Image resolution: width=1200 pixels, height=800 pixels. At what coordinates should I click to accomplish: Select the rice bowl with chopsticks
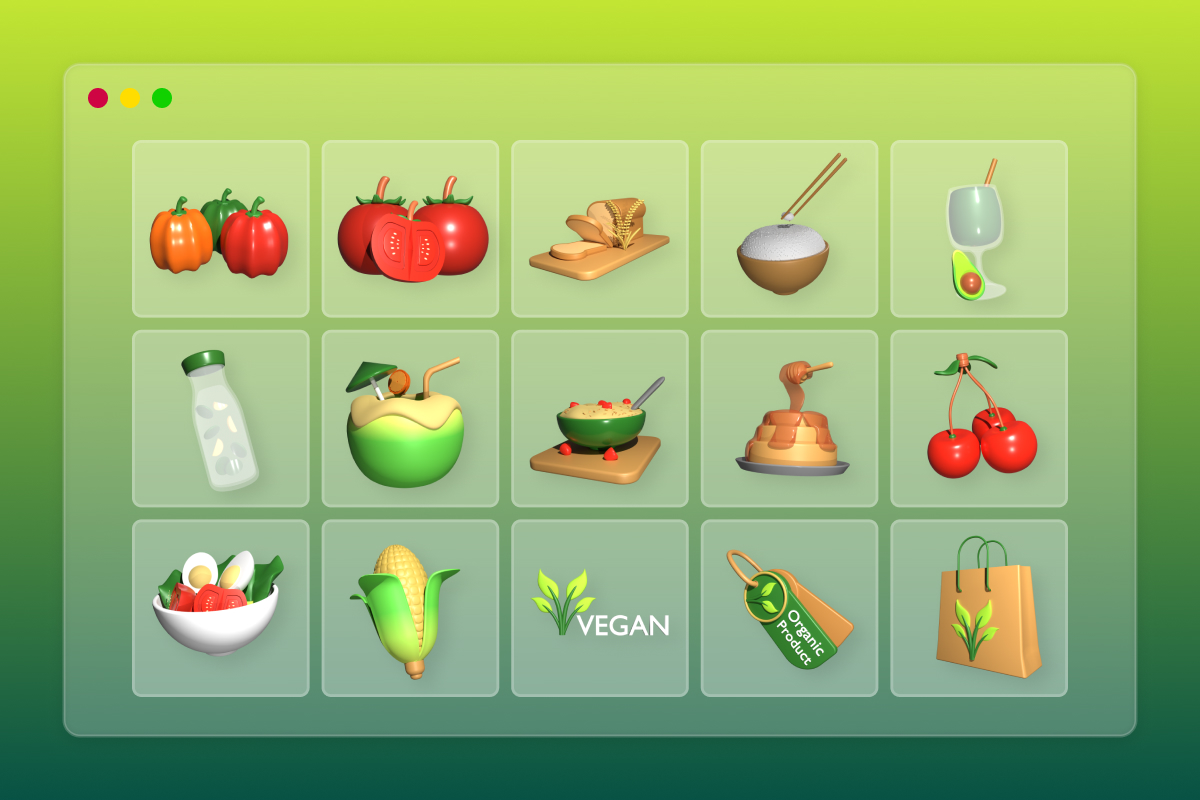[789, 229]
